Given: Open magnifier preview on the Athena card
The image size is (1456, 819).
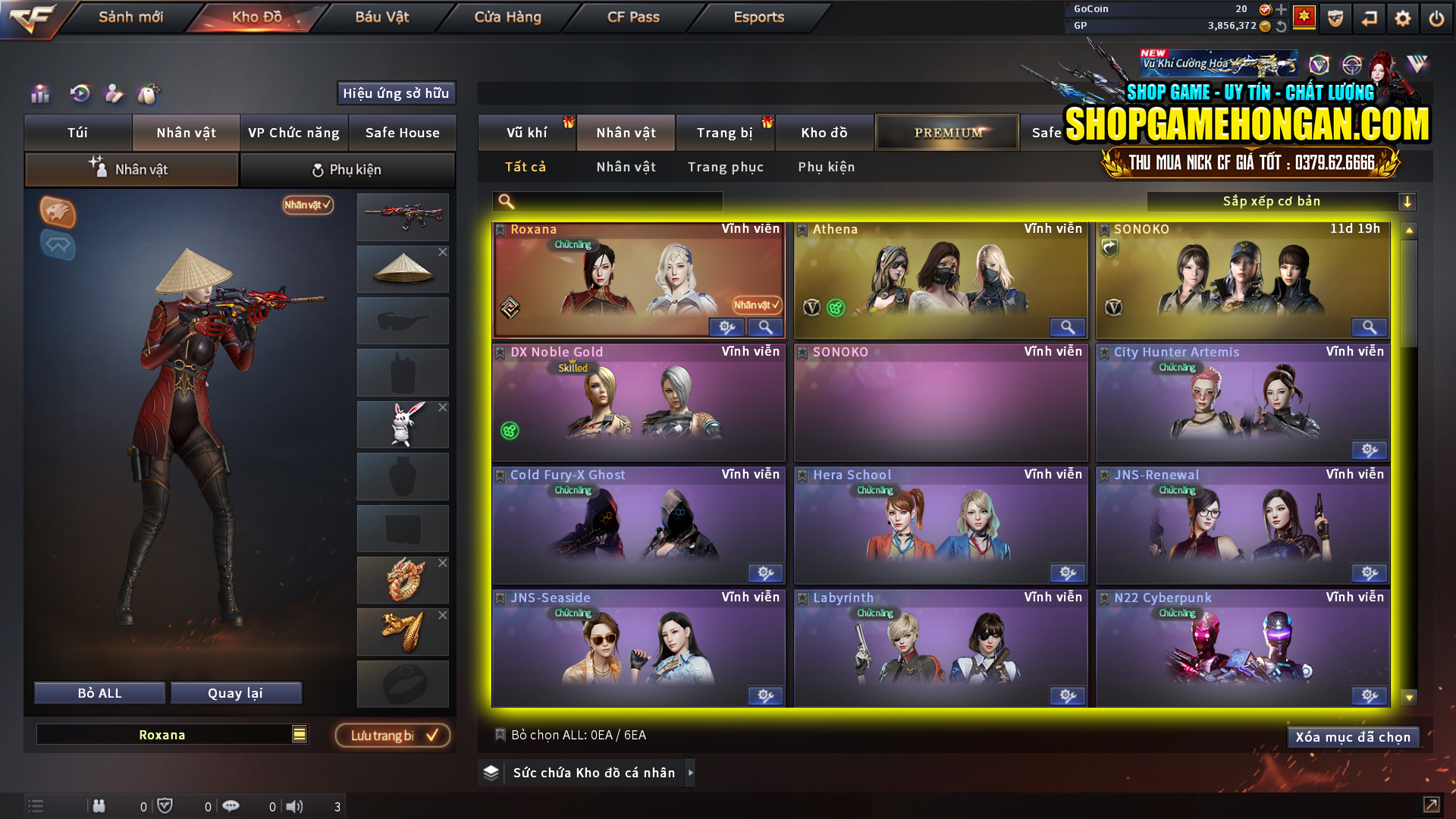Looking at the screenshot, I should tap(1067, 327).
